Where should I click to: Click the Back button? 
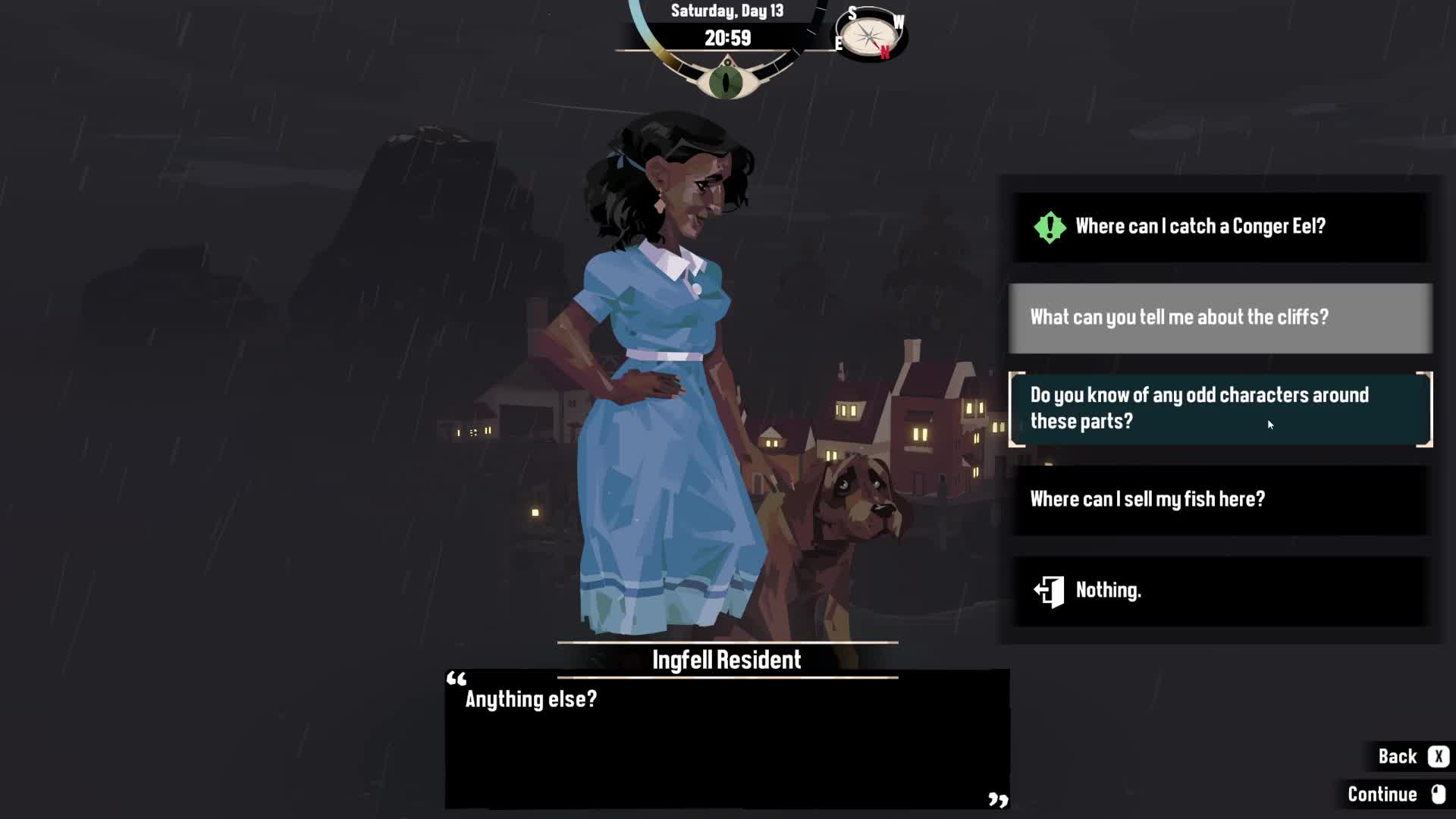(1412, 757)
